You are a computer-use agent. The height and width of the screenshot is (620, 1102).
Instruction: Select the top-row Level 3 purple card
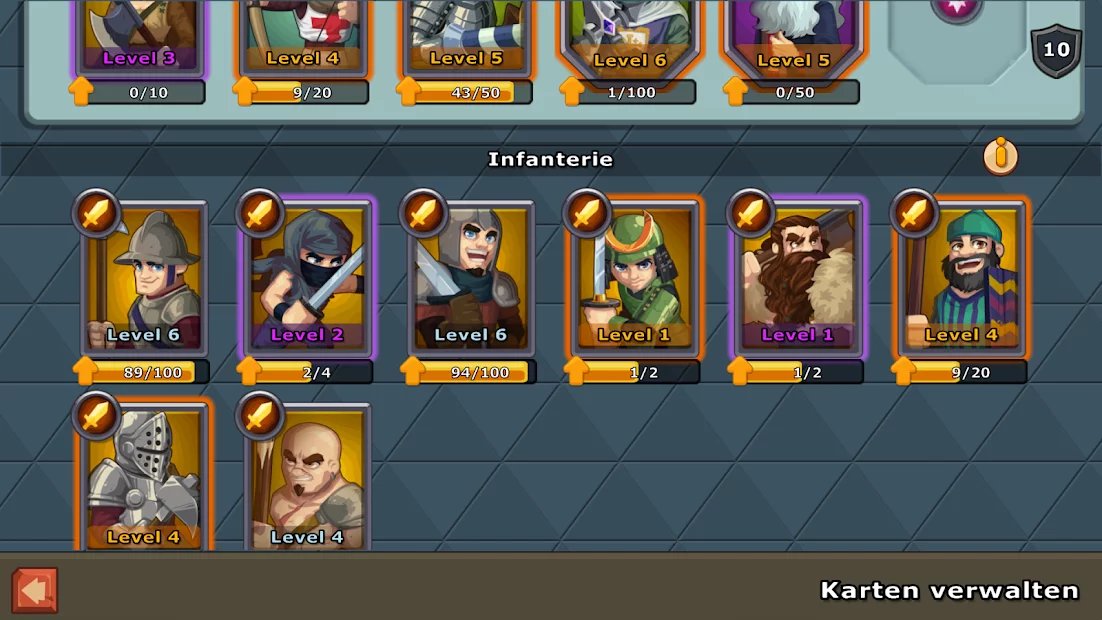pos(140,35)
